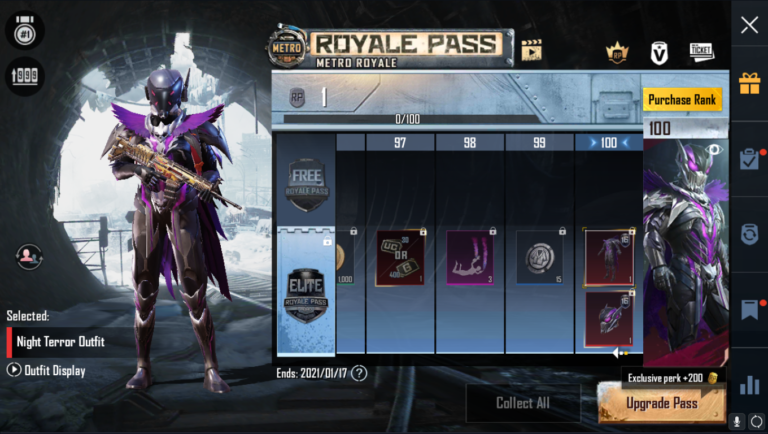Open the ticket icon in header

701,51
